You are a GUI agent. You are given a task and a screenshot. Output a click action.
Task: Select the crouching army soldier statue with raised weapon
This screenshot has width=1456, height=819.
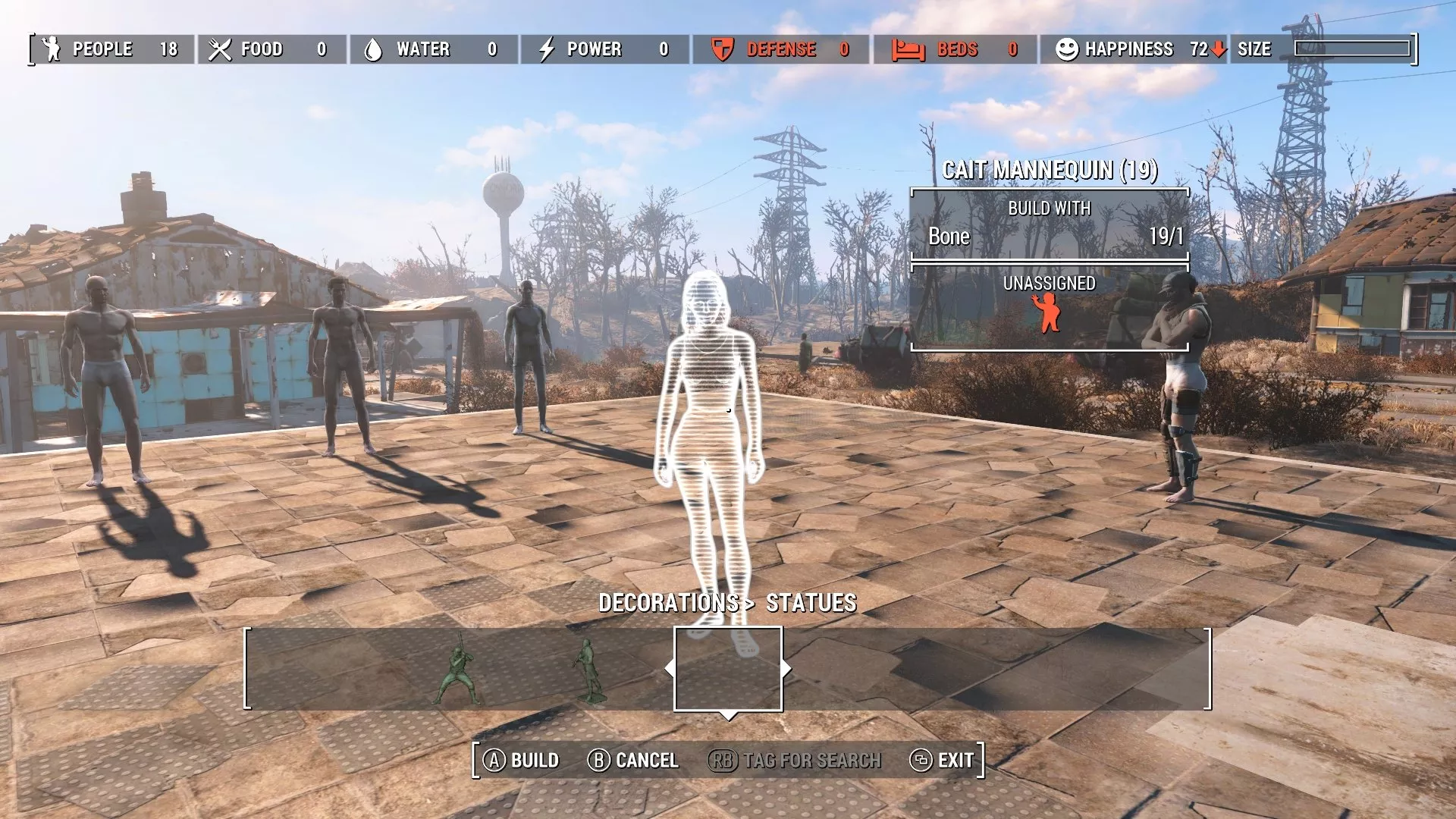pos(460,671)
